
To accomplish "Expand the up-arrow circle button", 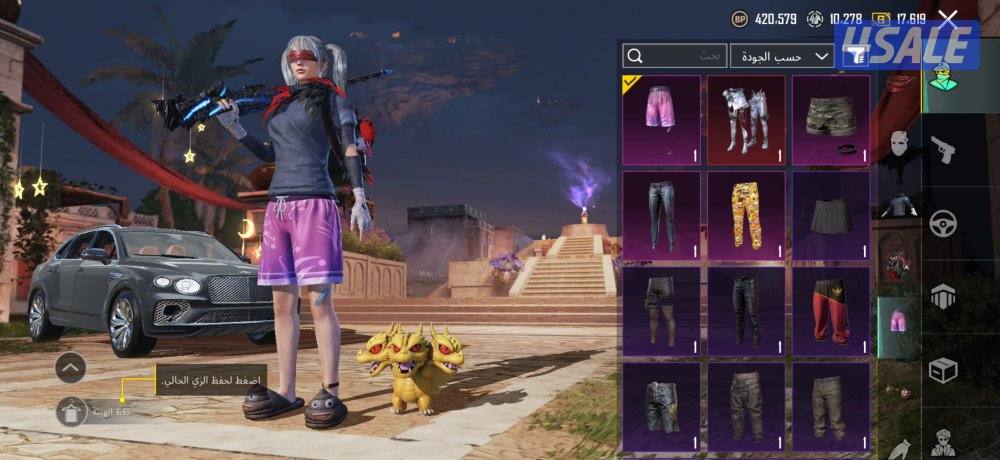I will tap(70, 368).
